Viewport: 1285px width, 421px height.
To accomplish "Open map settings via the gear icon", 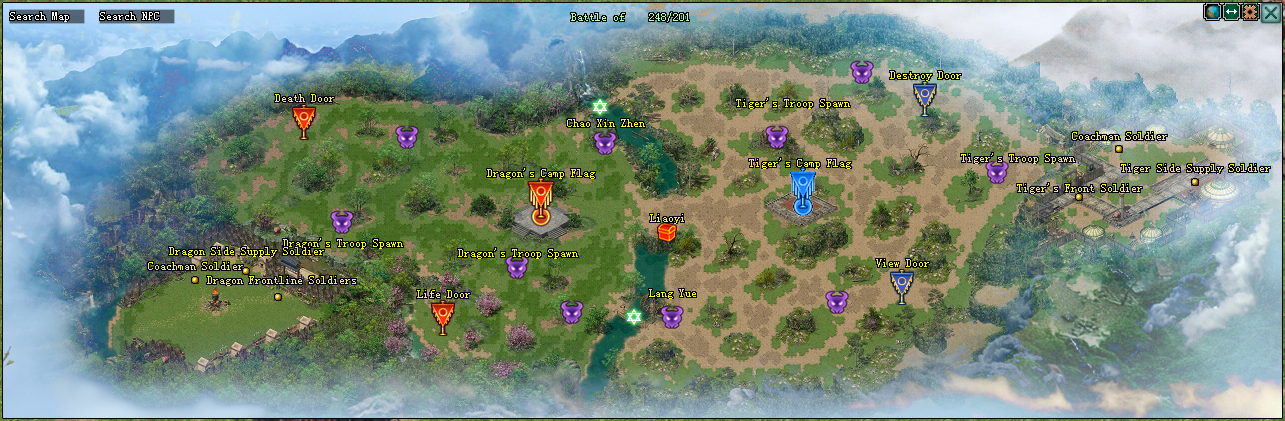I will pos(1250,12).
